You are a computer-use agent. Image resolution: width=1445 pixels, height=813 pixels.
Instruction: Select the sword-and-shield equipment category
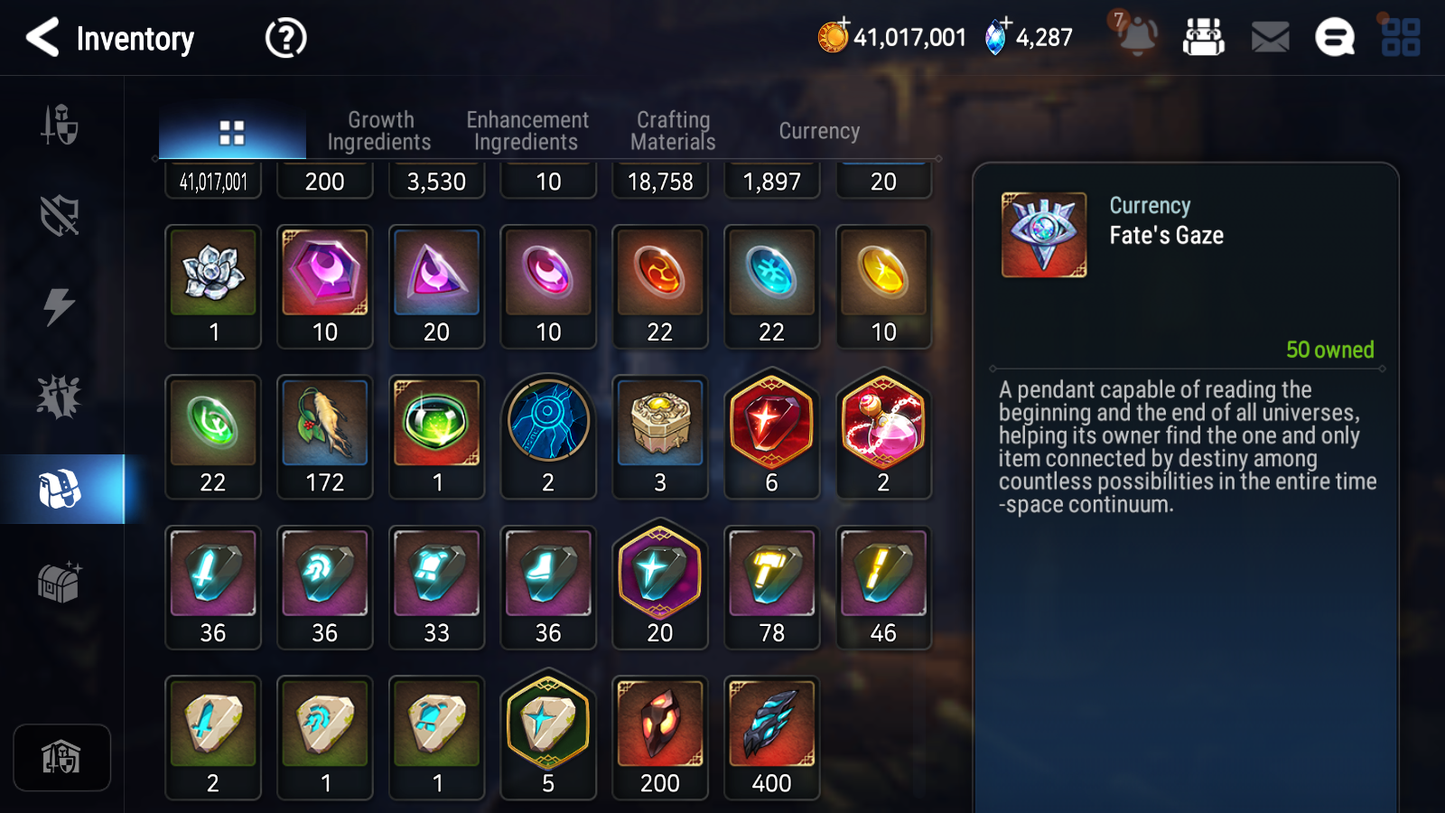coord(62,125)
